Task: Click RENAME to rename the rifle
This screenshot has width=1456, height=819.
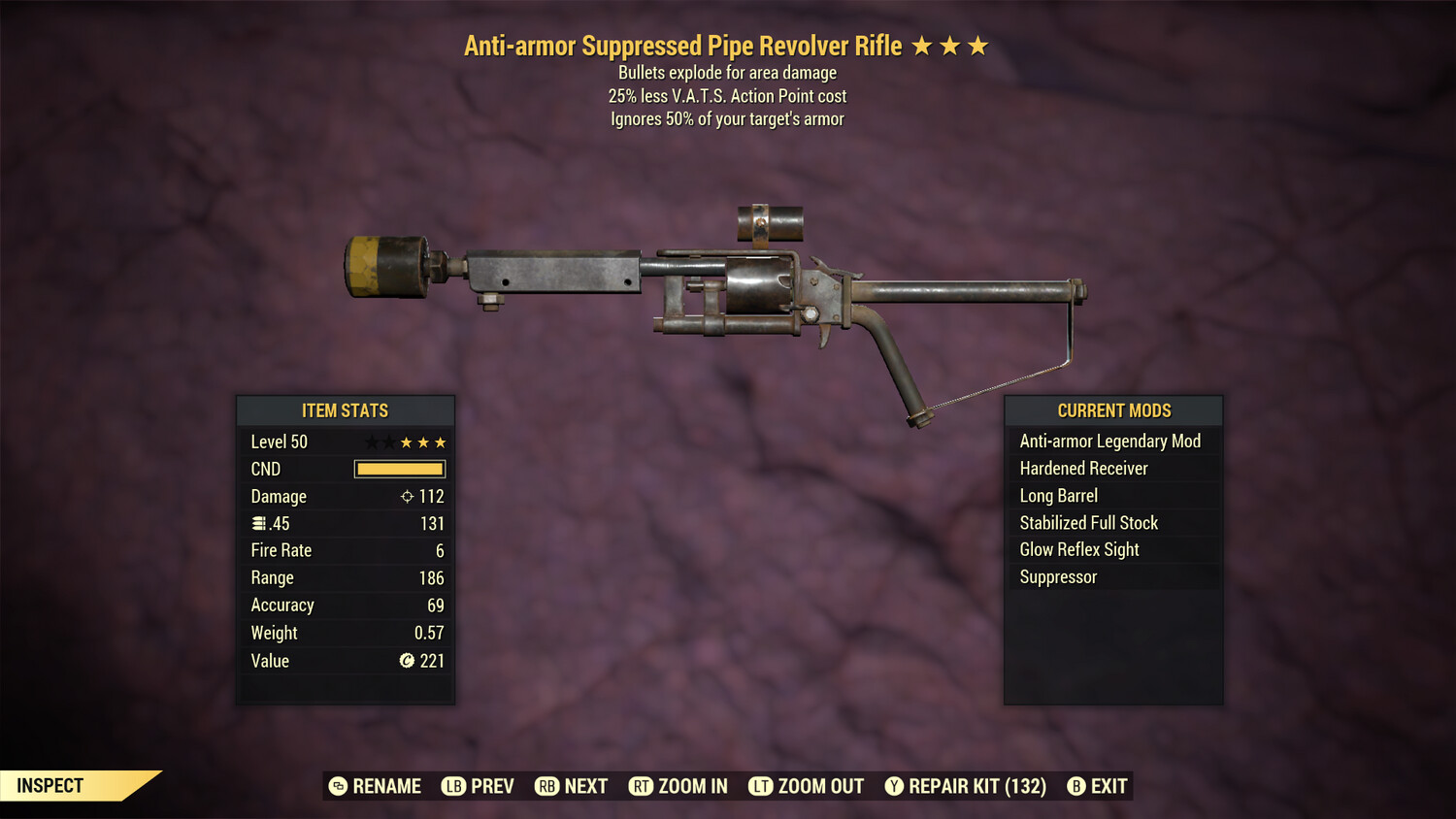Action: click(383, 786)
